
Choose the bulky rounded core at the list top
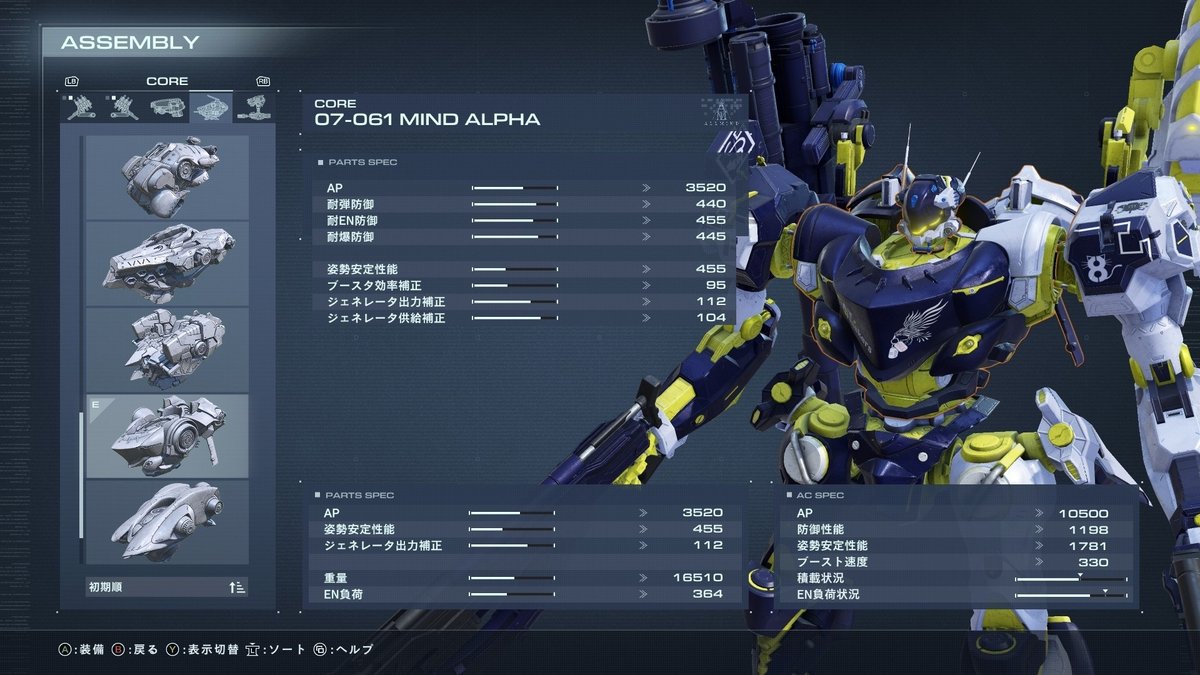tap(167, 177)
